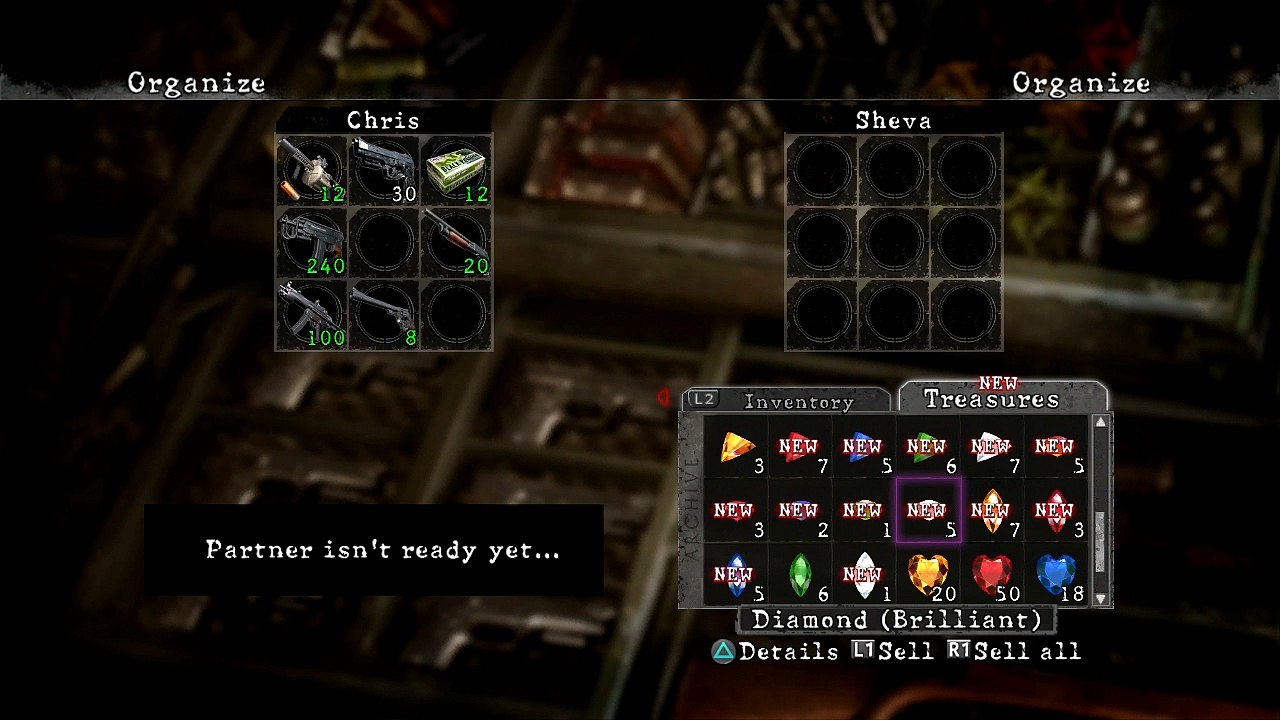Click the shotgun with 20 shells
The image size is (1280, 720).
click(x=456, y=242)
